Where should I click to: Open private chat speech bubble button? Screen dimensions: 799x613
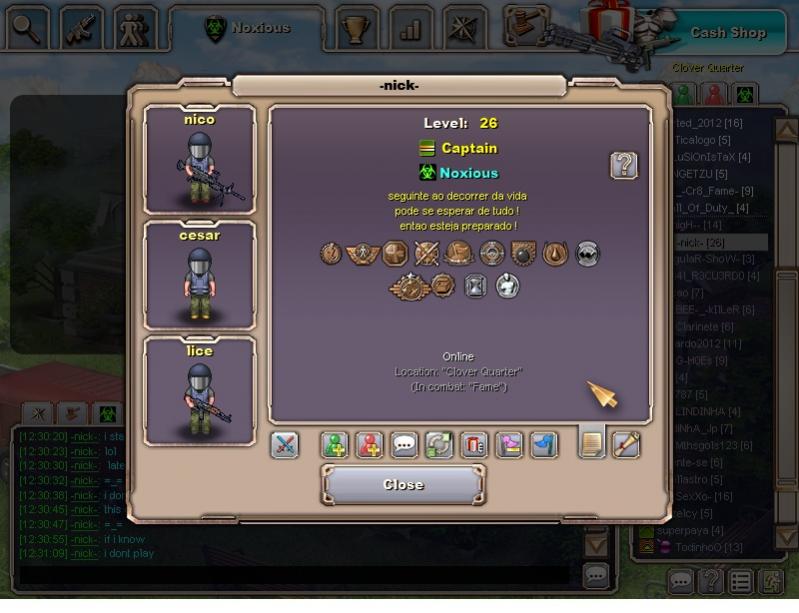[404, 445]
